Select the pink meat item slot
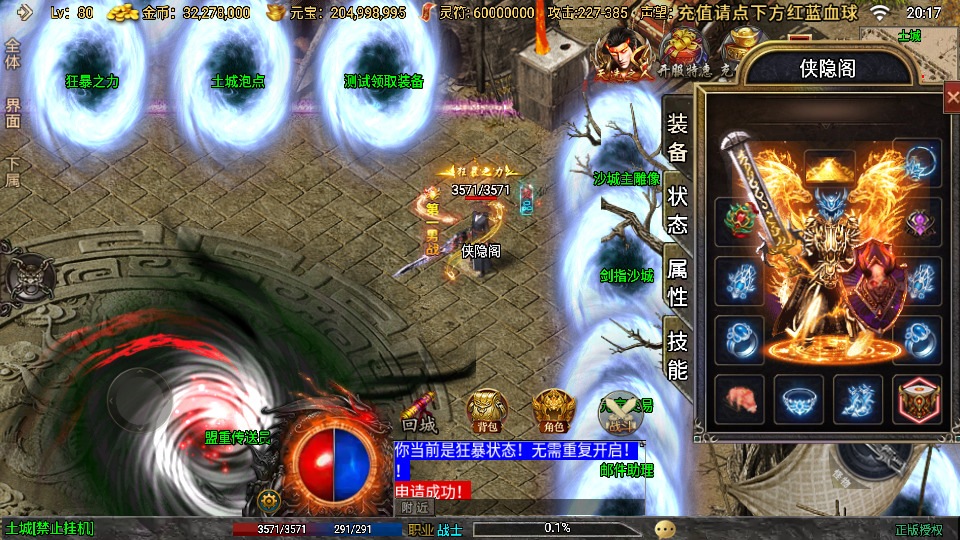The height and width of the screenshot is (540, 960). click(x=740, y=399)
